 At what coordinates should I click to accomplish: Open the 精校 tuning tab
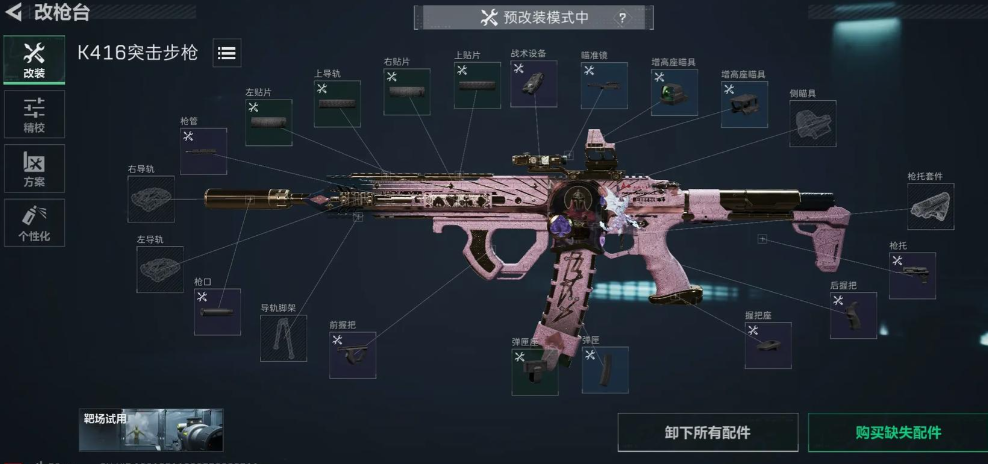[x=34, y=114]
